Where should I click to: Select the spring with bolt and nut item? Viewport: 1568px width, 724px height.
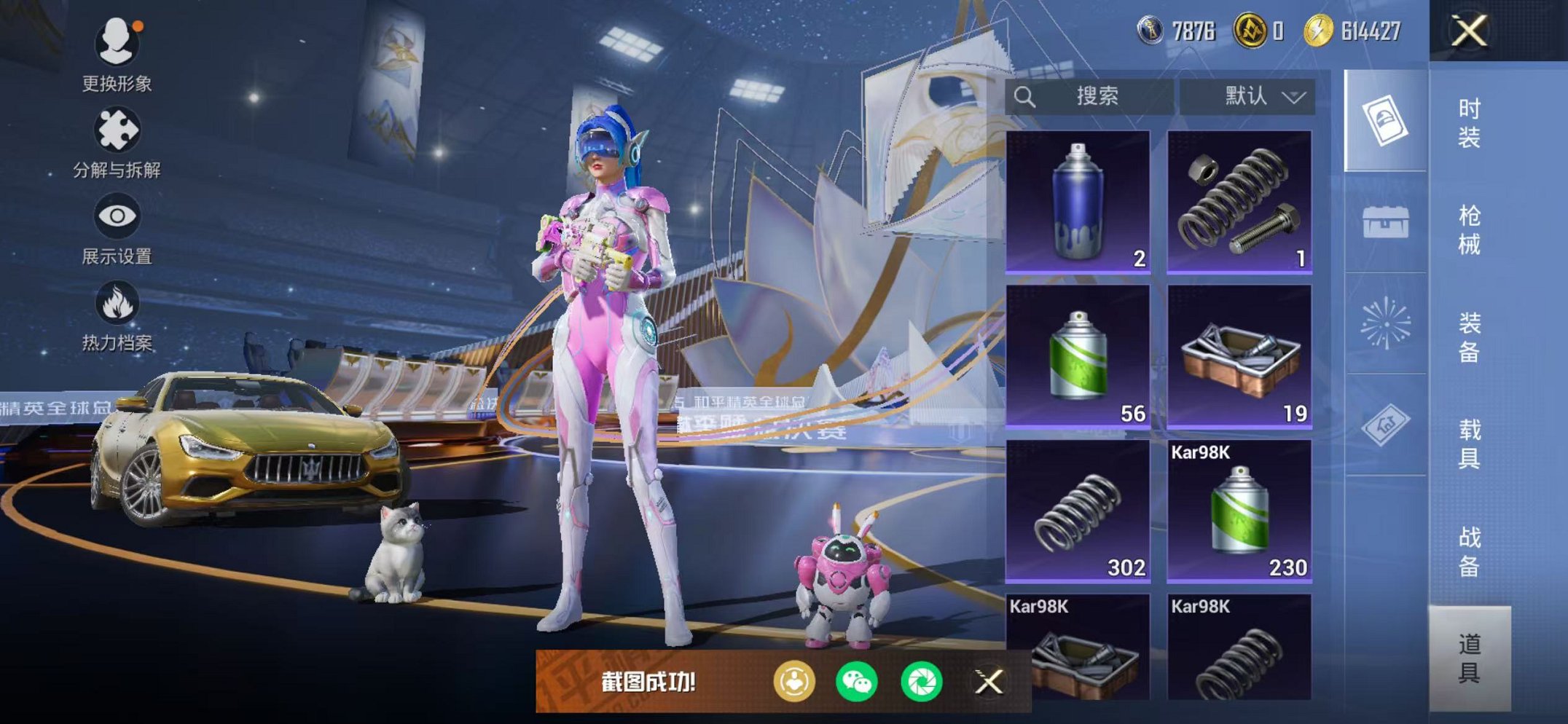pyautogui.click(x=1239, y=202)
